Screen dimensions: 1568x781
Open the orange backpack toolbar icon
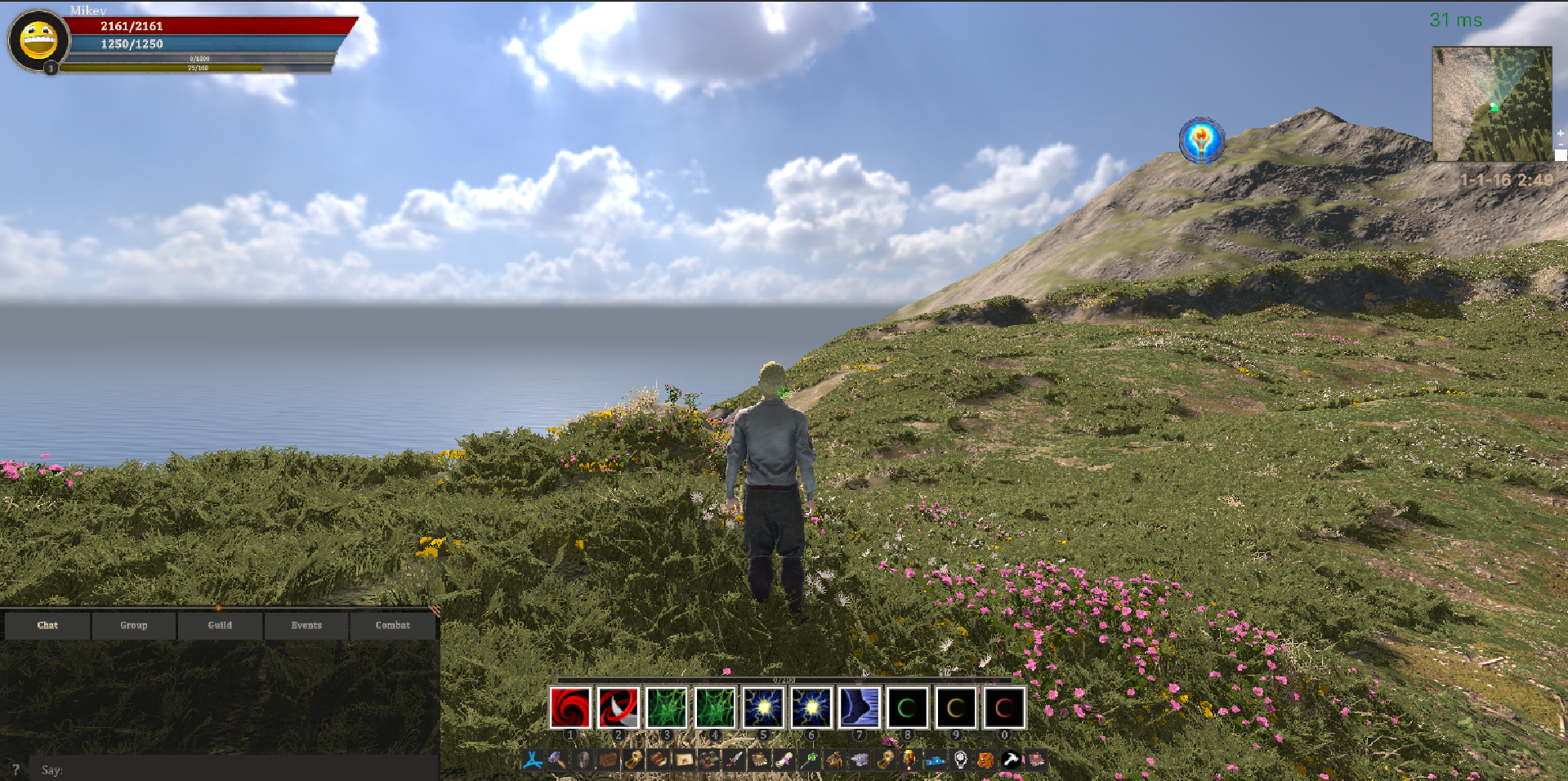(x=985, y=761)
